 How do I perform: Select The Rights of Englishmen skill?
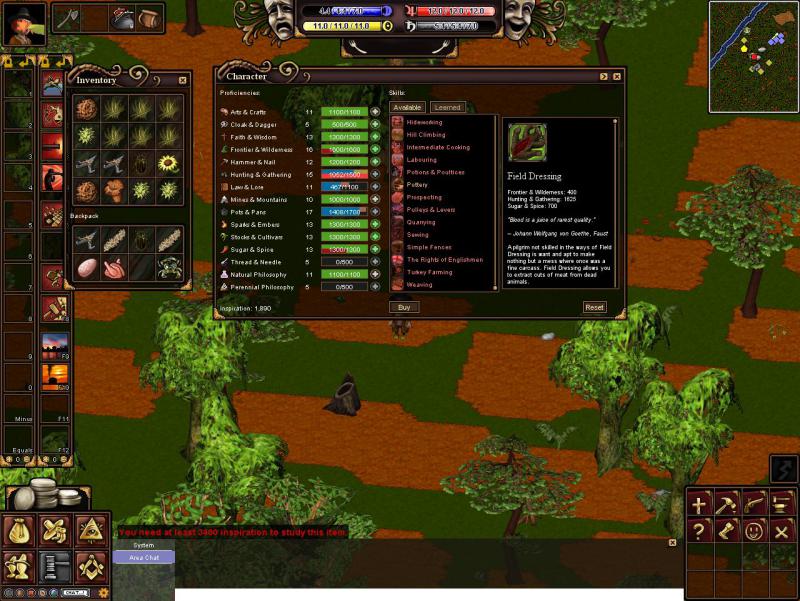point(444,259)
